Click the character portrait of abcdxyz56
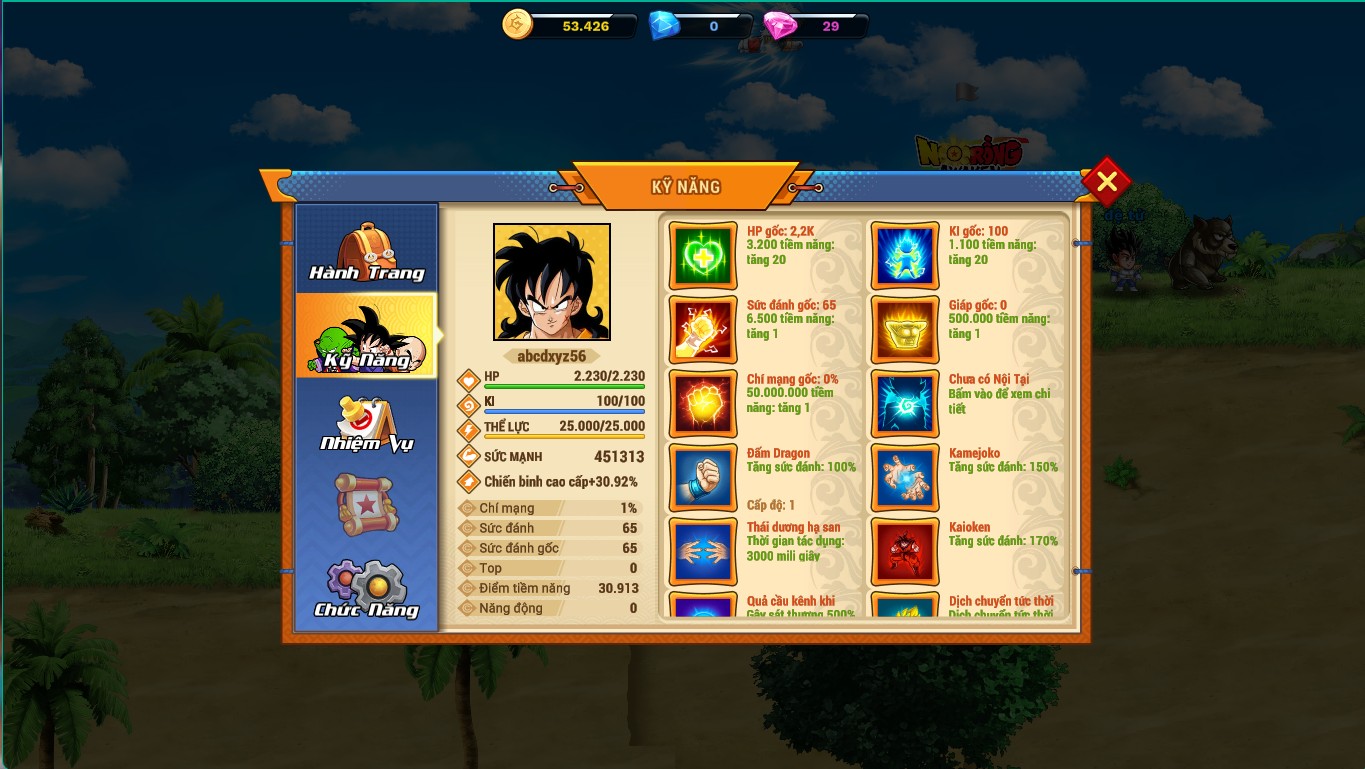Viewport: 1365px width, 769px height. pos(552,282)
